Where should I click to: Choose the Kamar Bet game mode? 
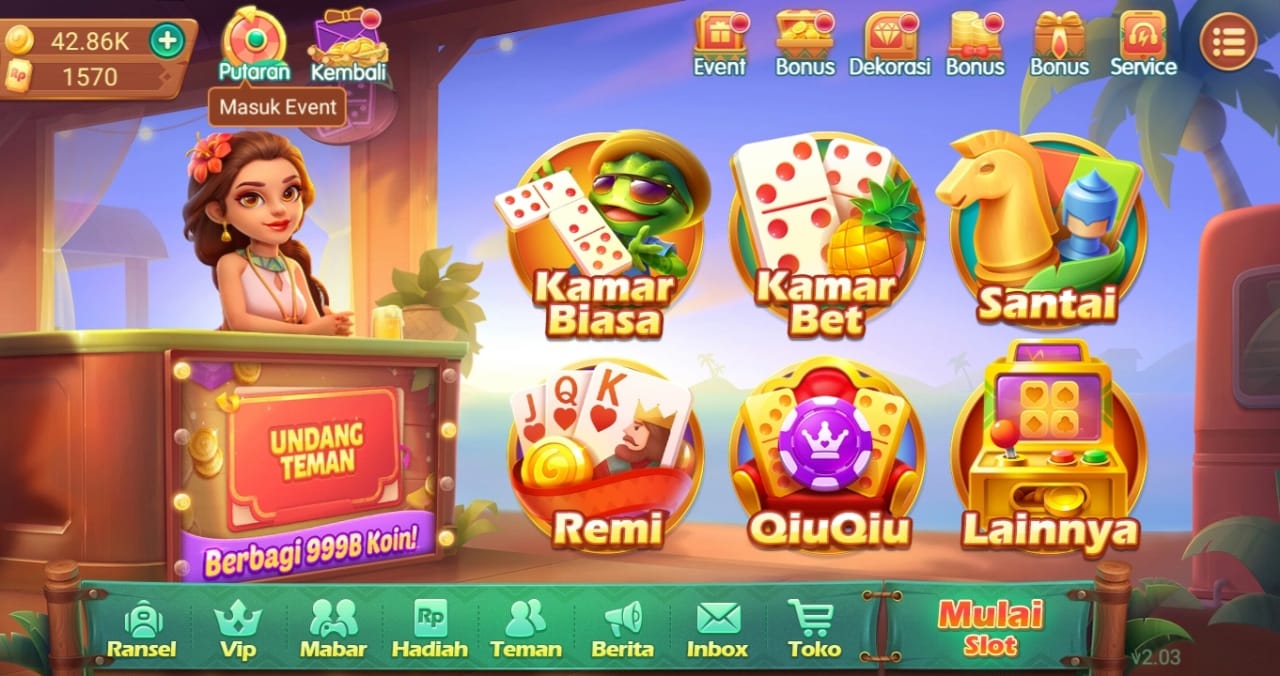(x=826, y=237)
